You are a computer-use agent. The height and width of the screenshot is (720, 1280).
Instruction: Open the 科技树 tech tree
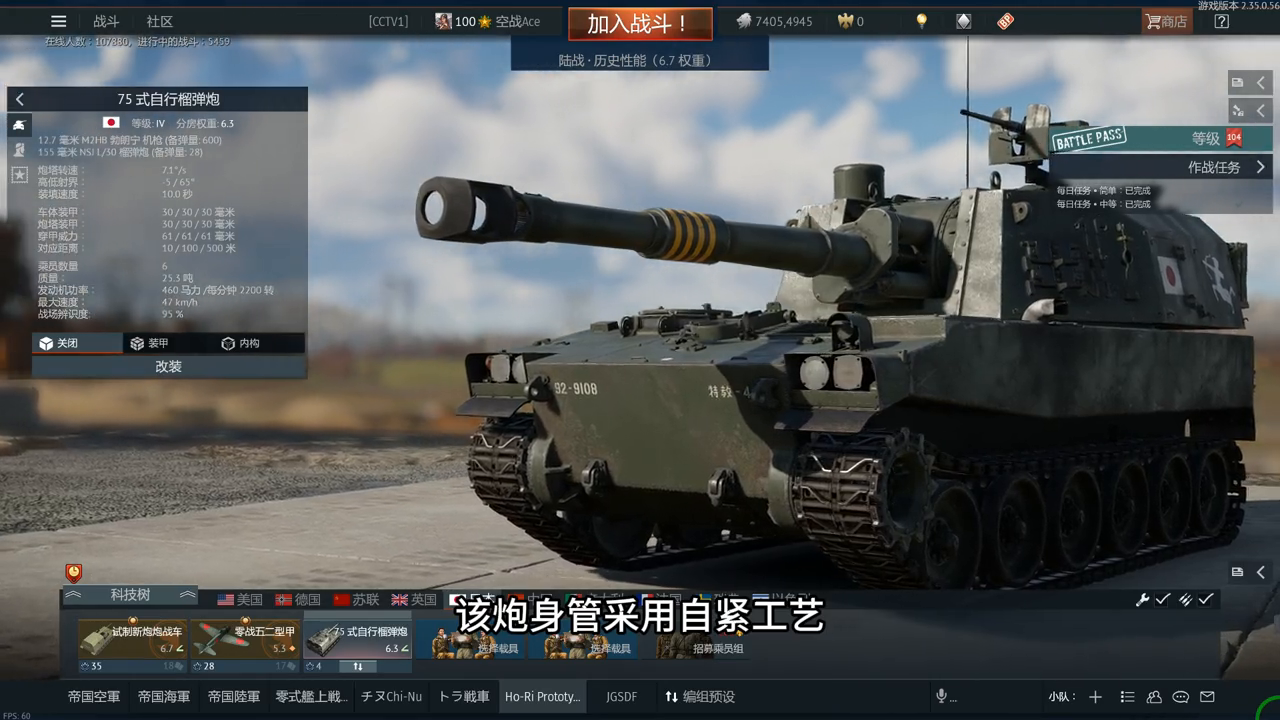tap(130, 595)
